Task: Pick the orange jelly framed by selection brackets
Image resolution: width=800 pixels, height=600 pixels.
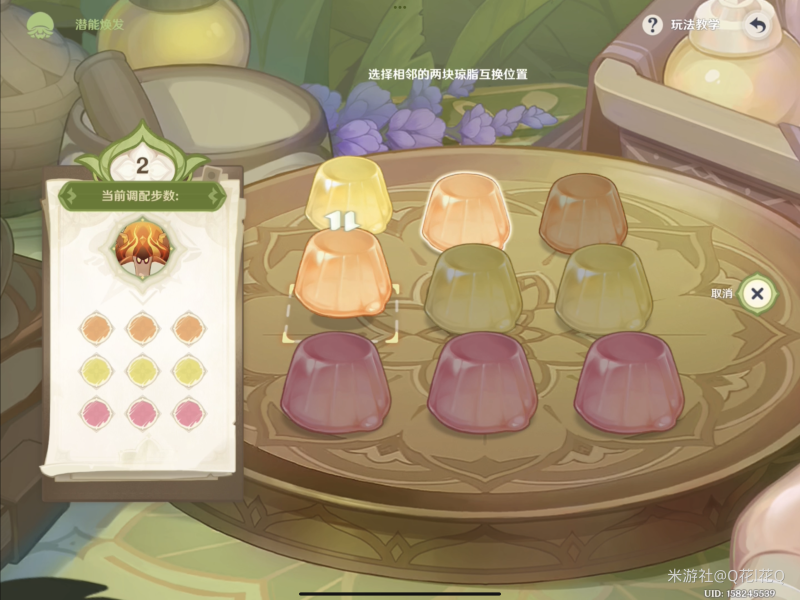Action: 343,274
